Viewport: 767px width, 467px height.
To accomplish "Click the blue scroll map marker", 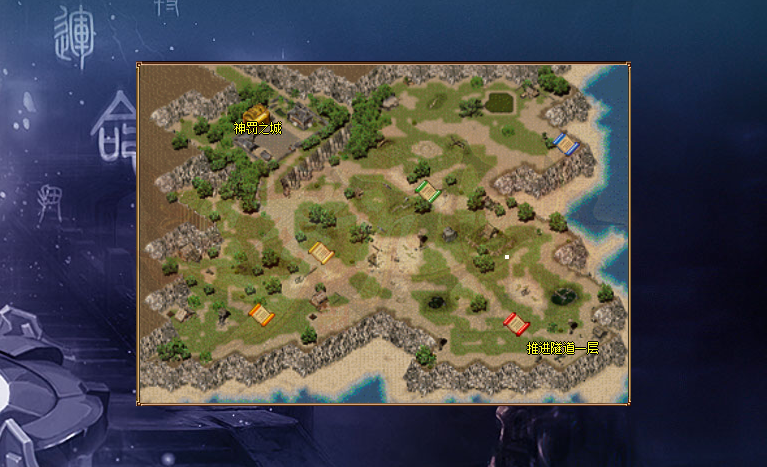I will click(566, 144).
